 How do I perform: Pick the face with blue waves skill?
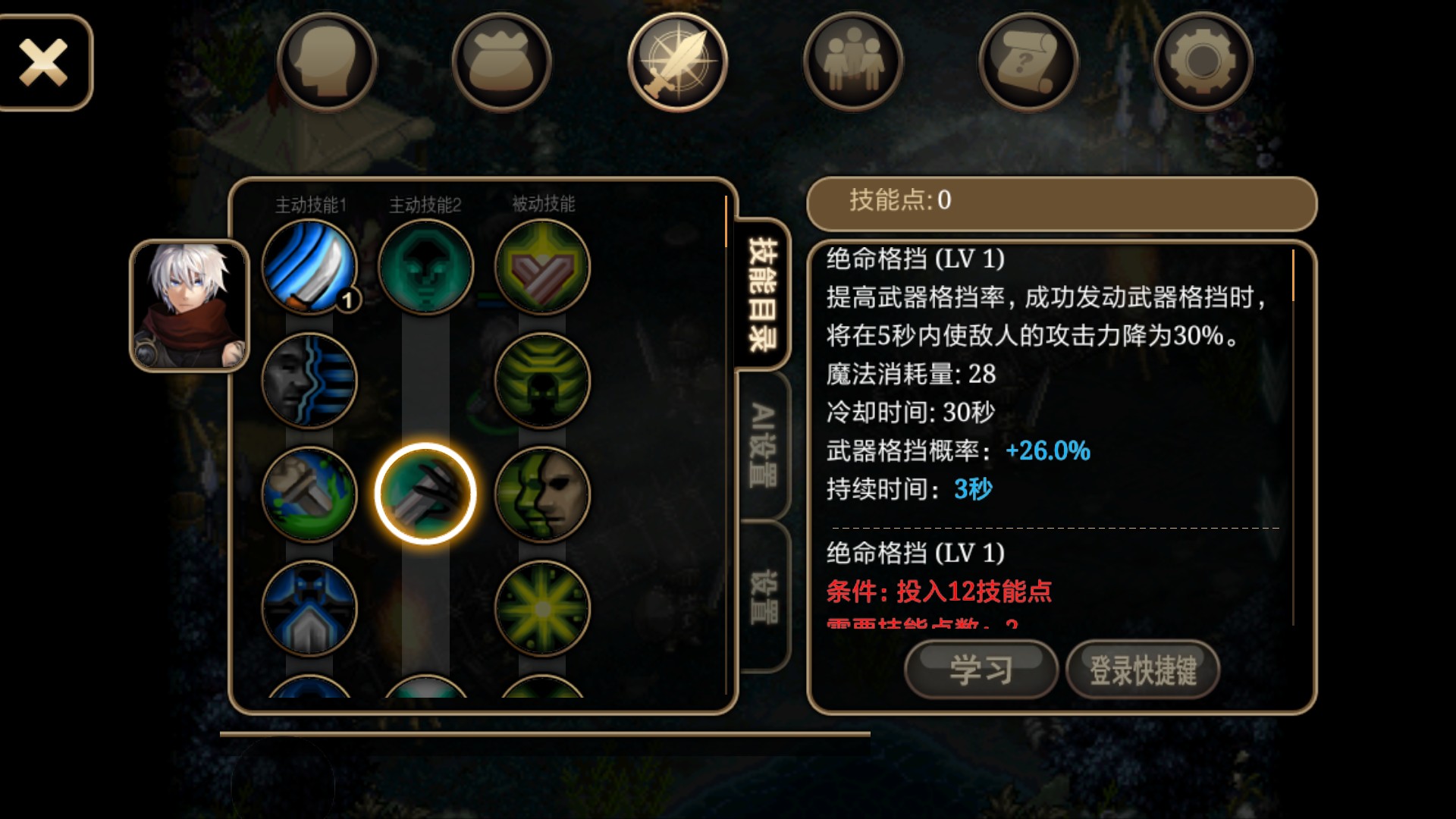point(309,381)
